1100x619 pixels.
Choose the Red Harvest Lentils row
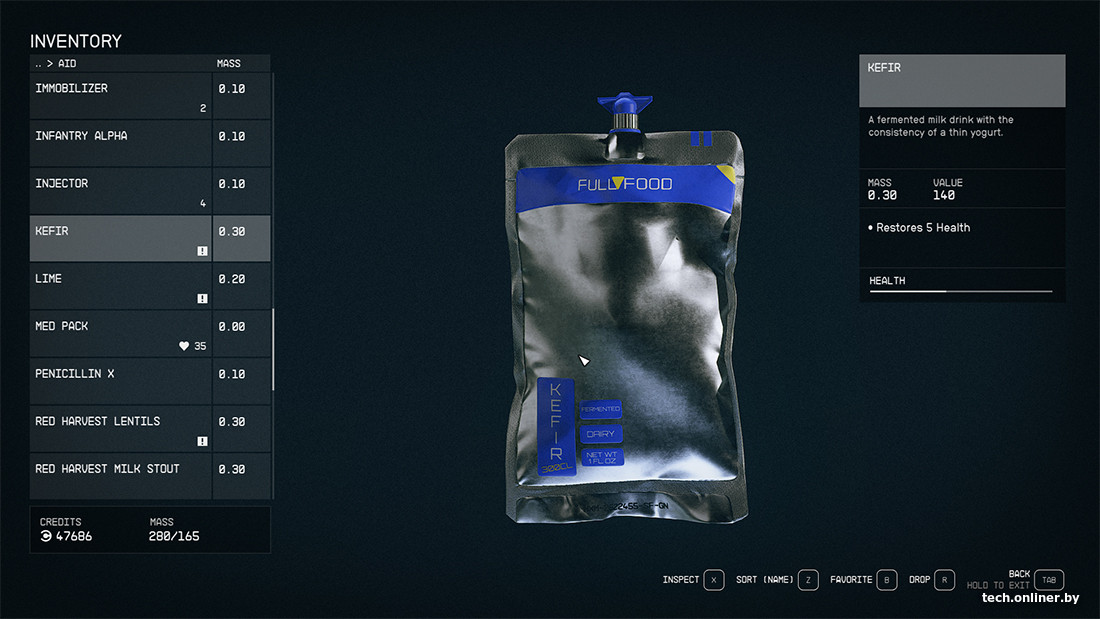120,428
